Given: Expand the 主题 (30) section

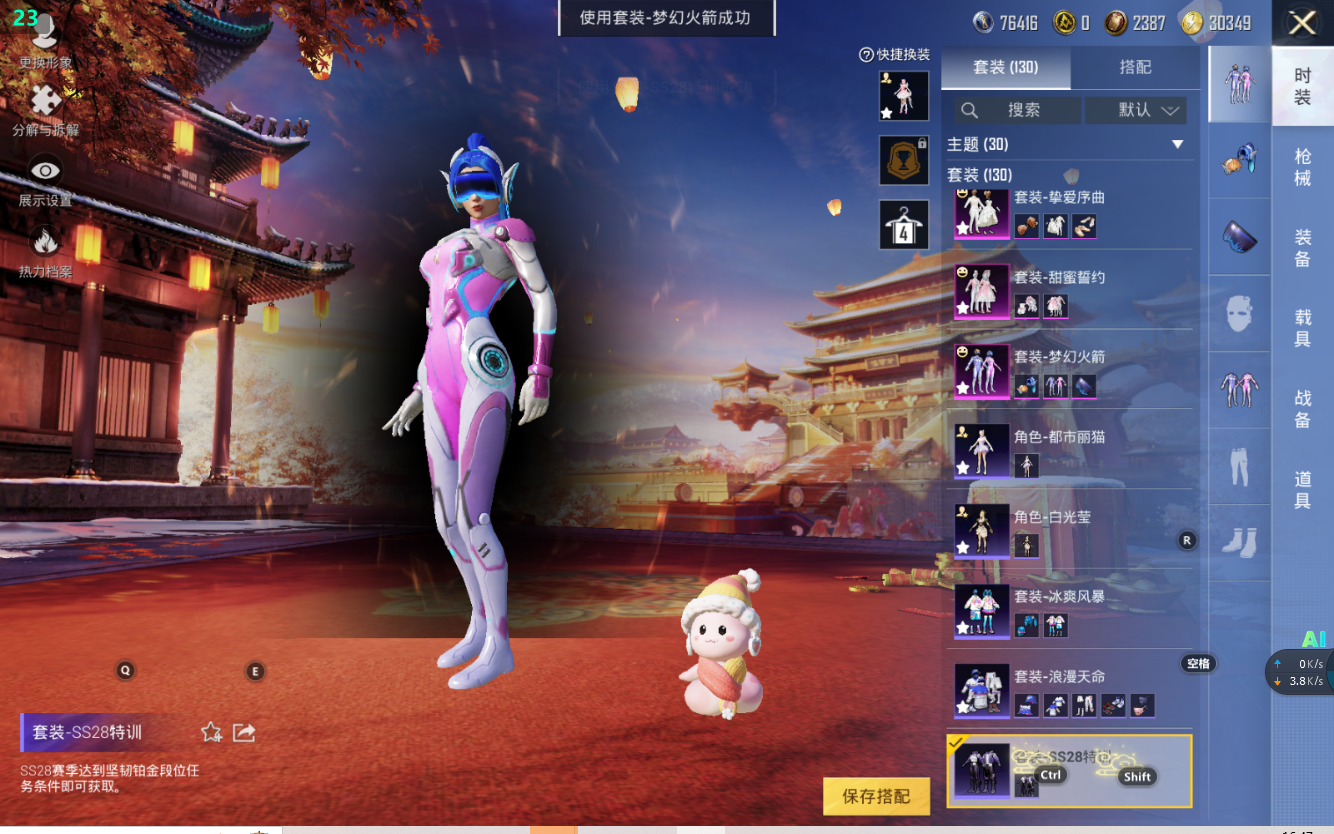Looking at the screenshot, I should [x=1177, y=145].
